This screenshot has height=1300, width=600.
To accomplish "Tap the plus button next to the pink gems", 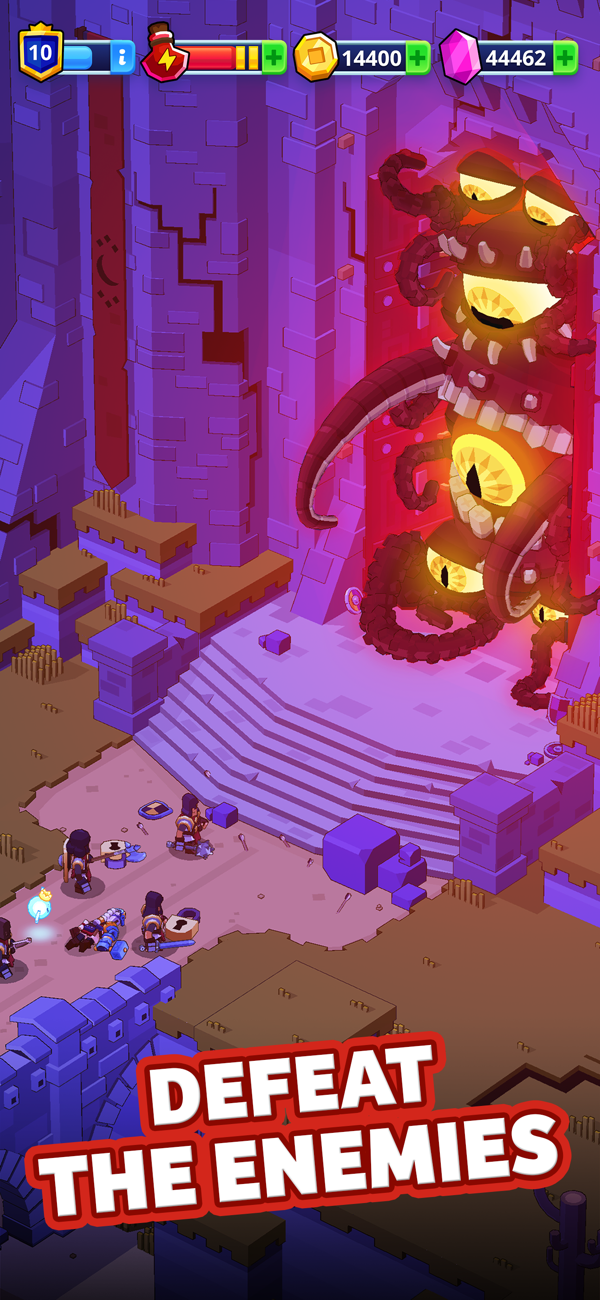I will [565, 58].
